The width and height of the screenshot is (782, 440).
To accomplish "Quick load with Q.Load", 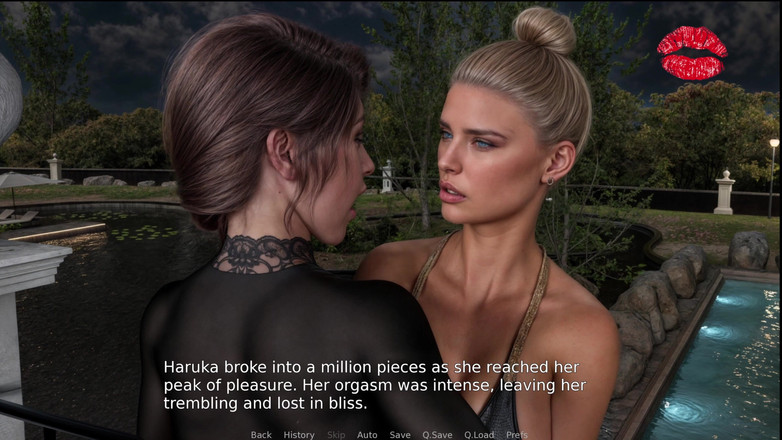I will point(479,435).
